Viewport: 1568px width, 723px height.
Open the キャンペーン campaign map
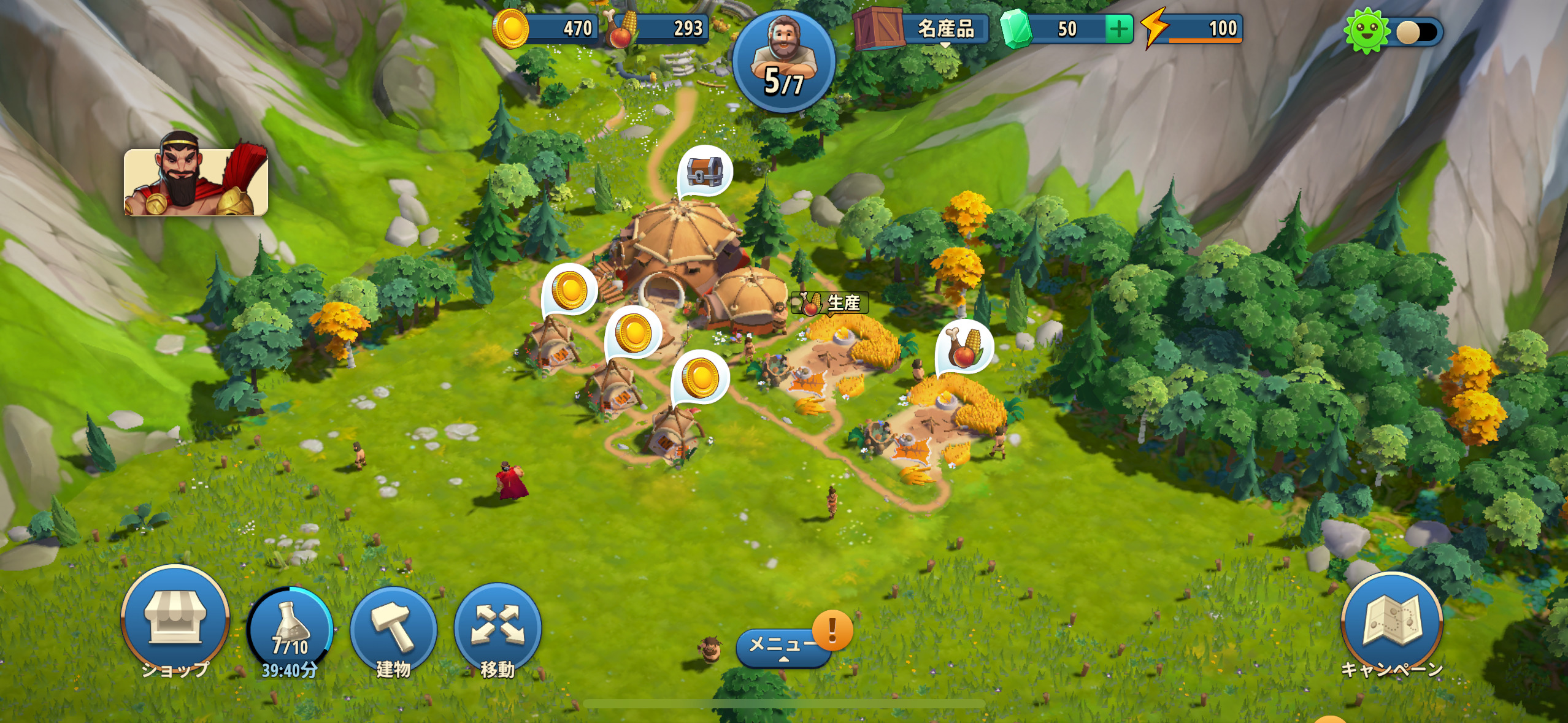(1391, 625)
